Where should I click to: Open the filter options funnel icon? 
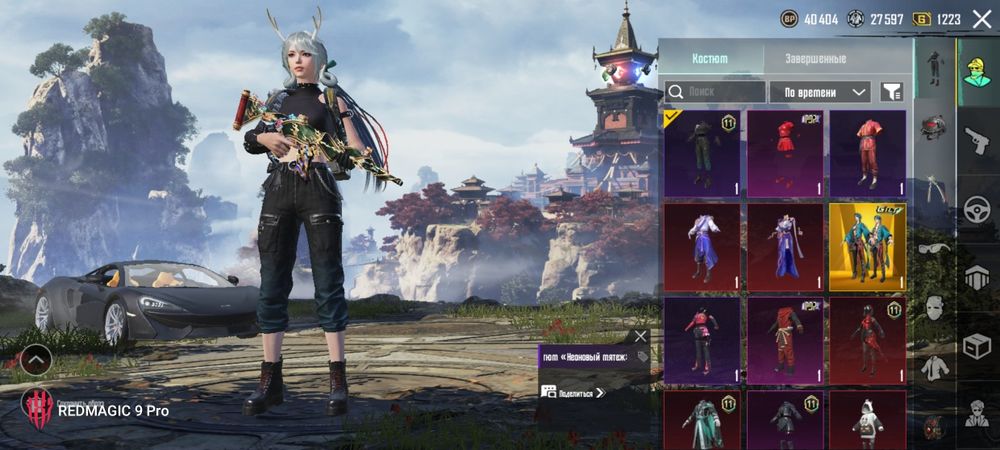pos(891,92)
